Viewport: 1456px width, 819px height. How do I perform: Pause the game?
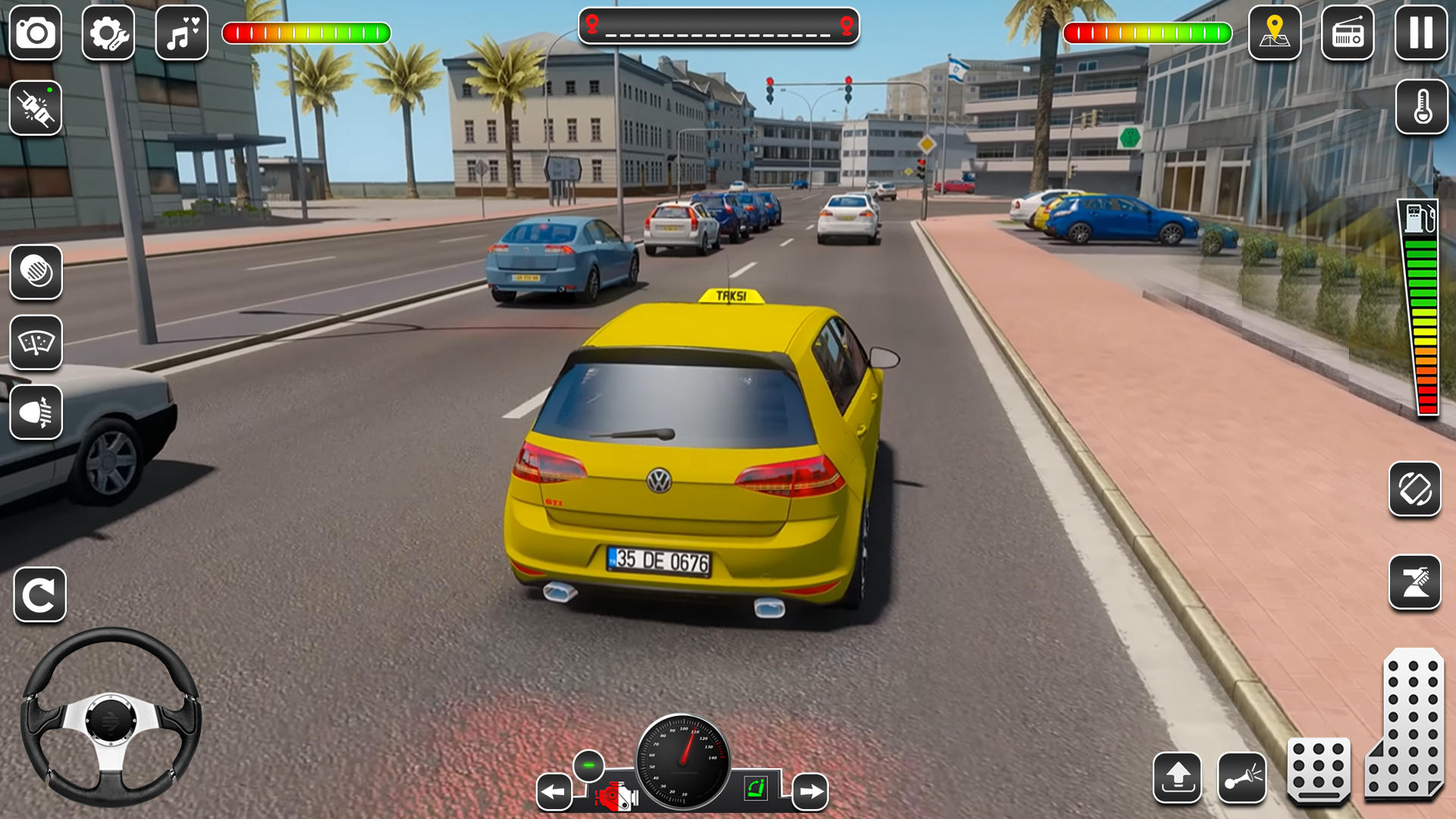(1420, 33)
